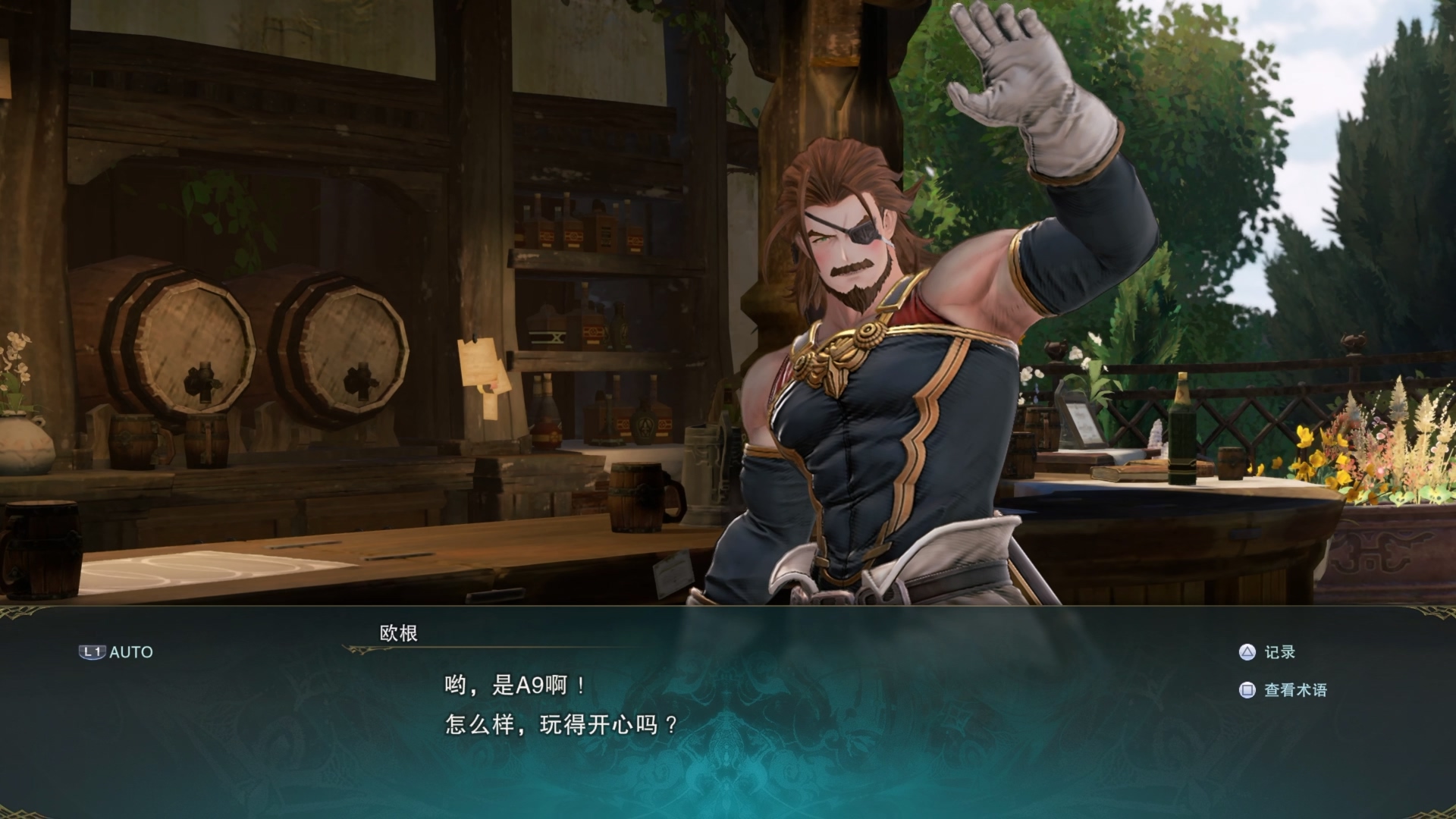1456x819 pixels.
Task: Click the L1 shoulder button icon
Action: 94,651
